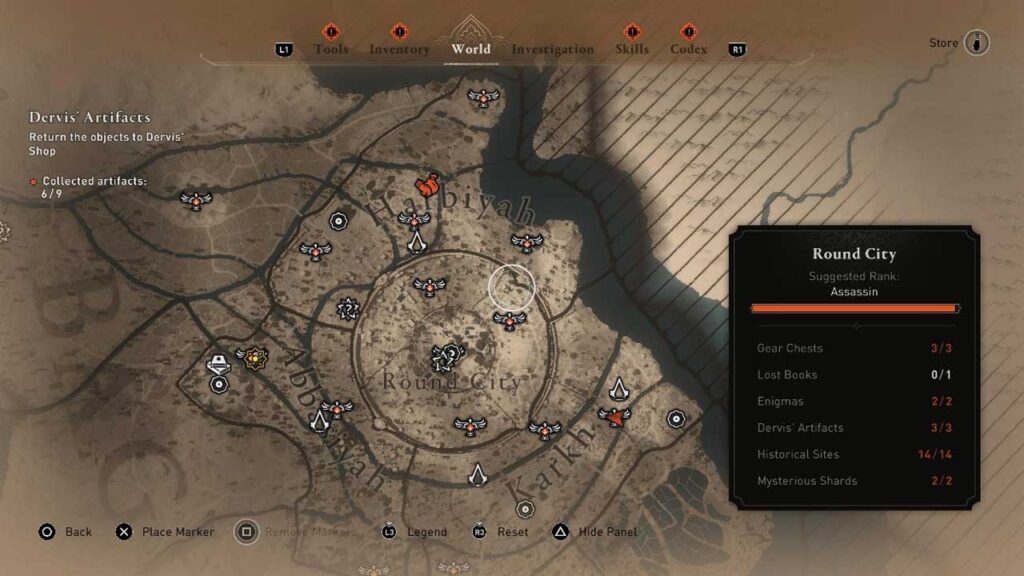Select the golden sun marker on map
Image resolution: width=1024 pixels, height=576 pixels.
255,355
